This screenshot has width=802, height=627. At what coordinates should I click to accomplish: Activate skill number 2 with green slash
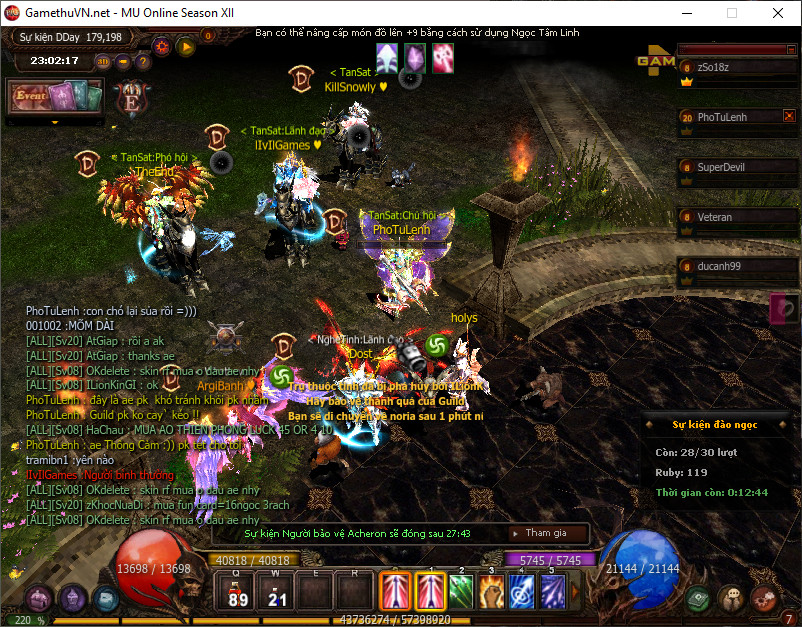460,590
